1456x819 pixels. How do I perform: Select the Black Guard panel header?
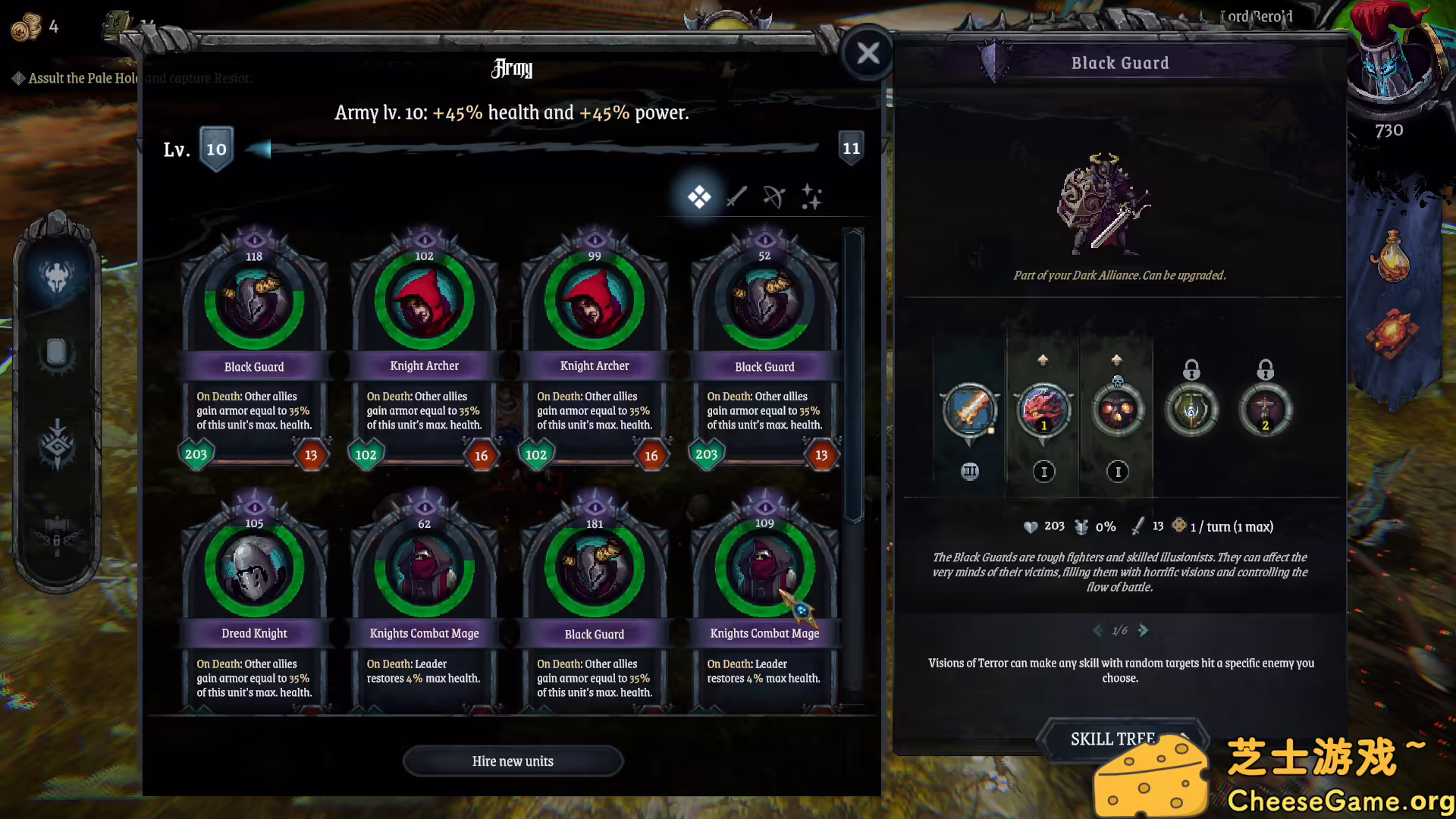(x=1119, y=63)
